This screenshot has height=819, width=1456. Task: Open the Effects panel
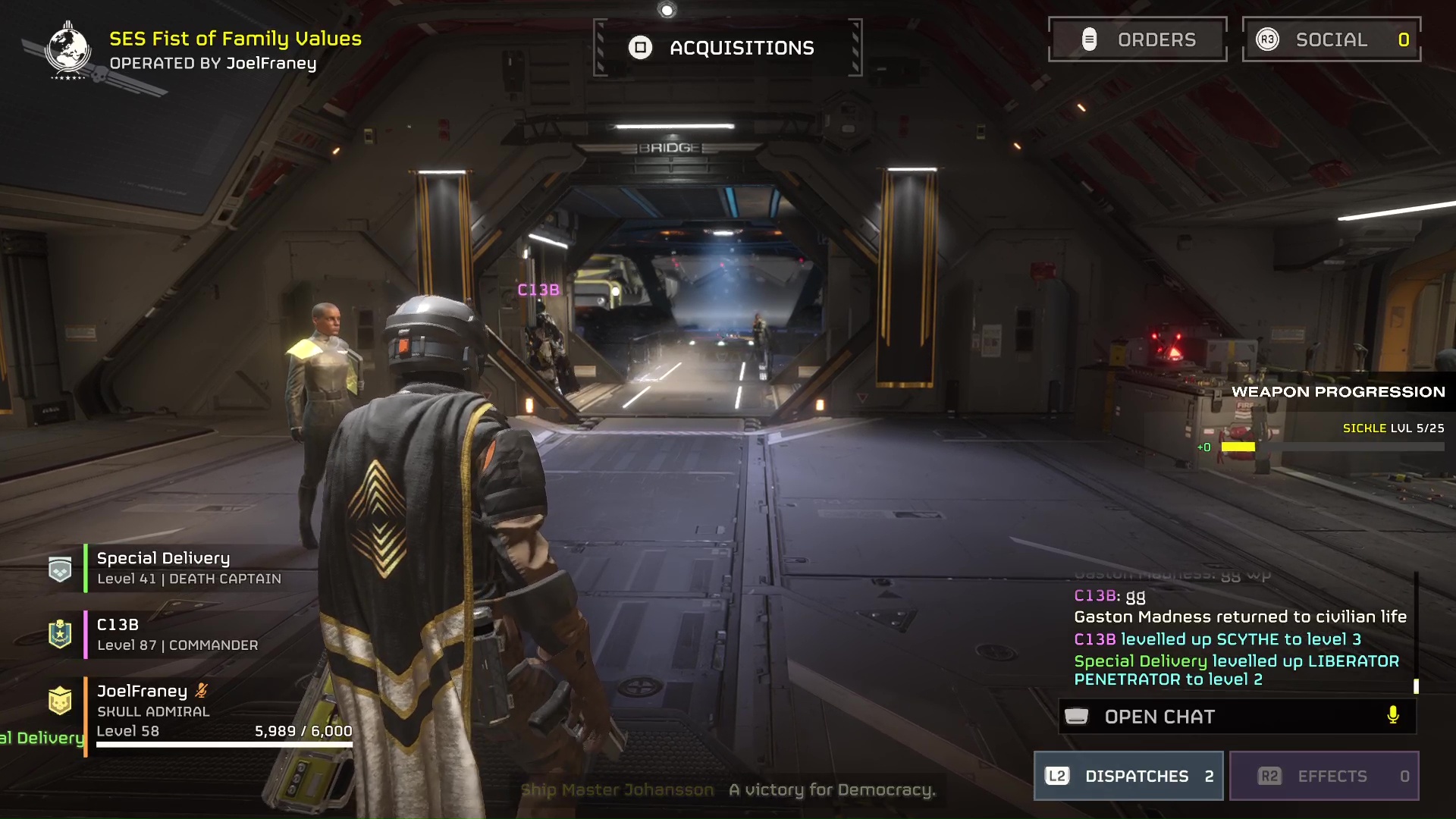(x=1324, y=776)
